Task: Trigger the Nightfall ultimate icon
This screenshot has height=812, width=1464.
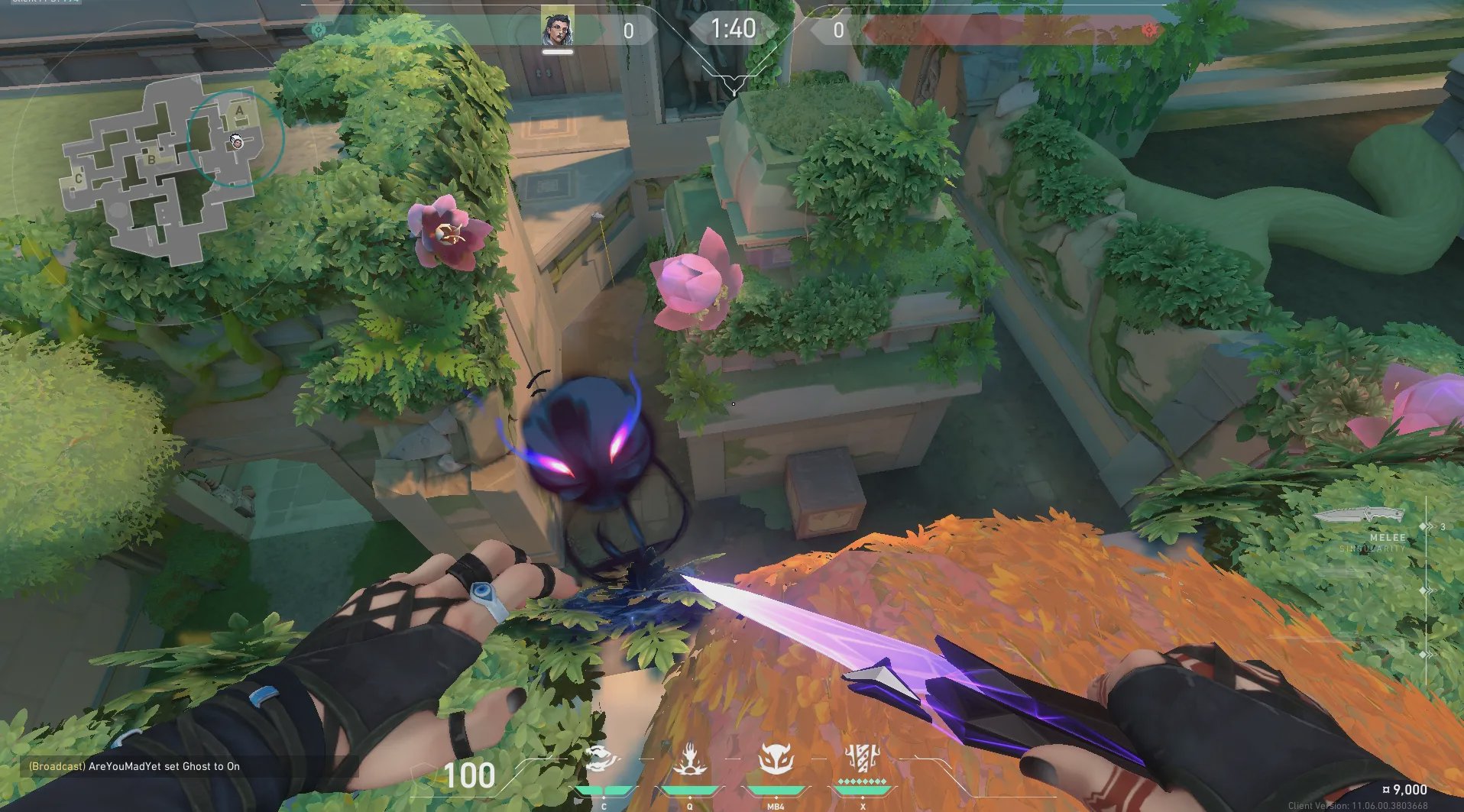Action: point(863,760)
